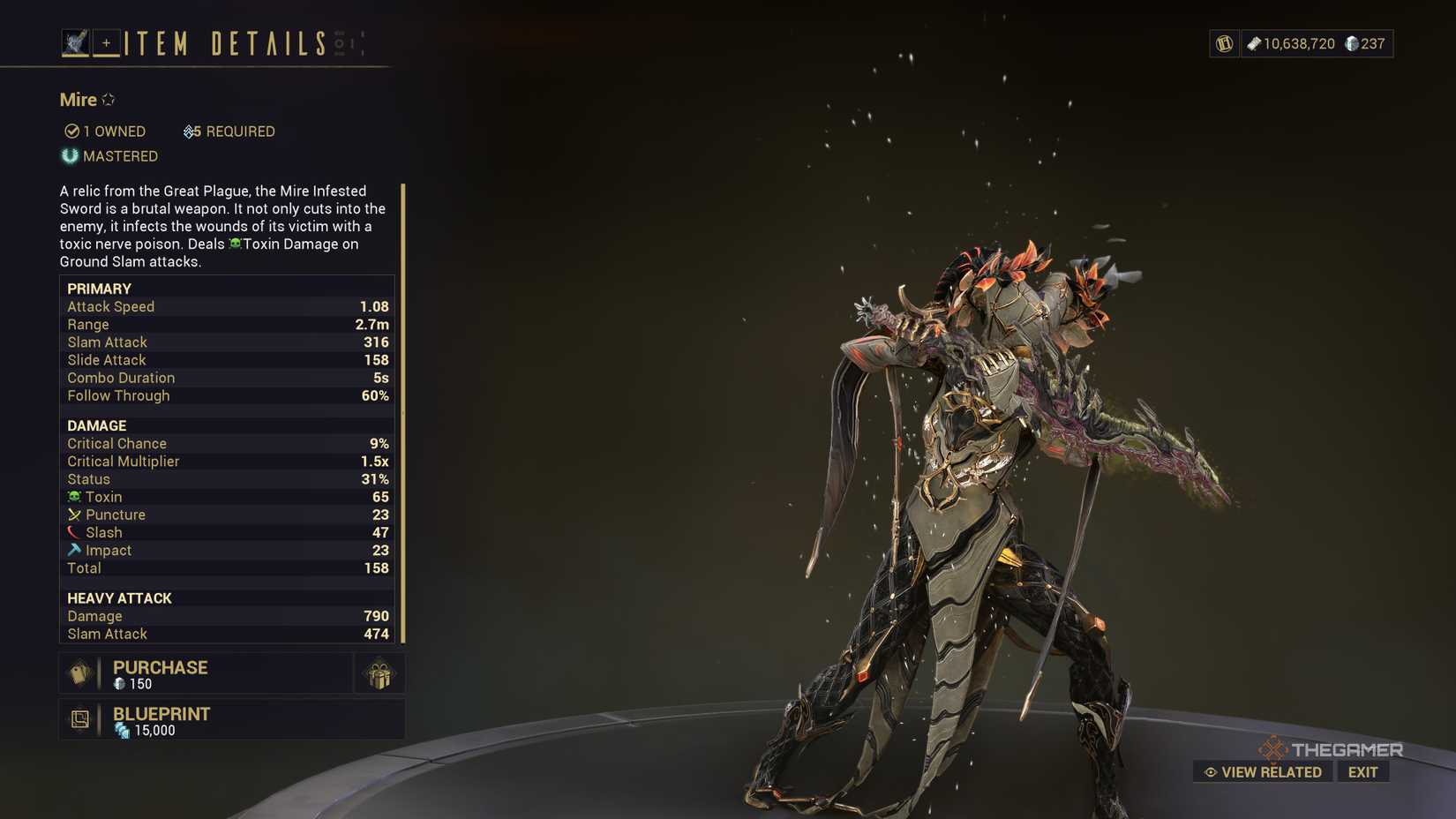Select the Toxin damage type icon
Image resolution: width=1456 pixels, height=819 pixels.
click(x=76, y=497)
